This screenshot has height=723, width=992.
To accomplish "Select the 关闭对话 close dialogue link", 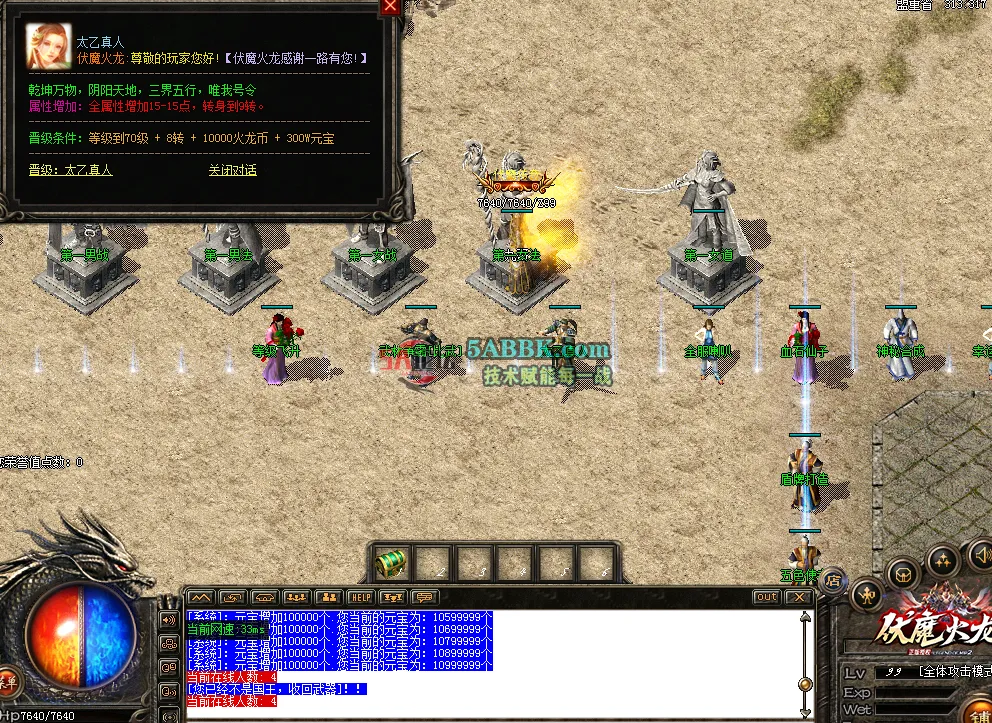I will [x=232, y=170].
